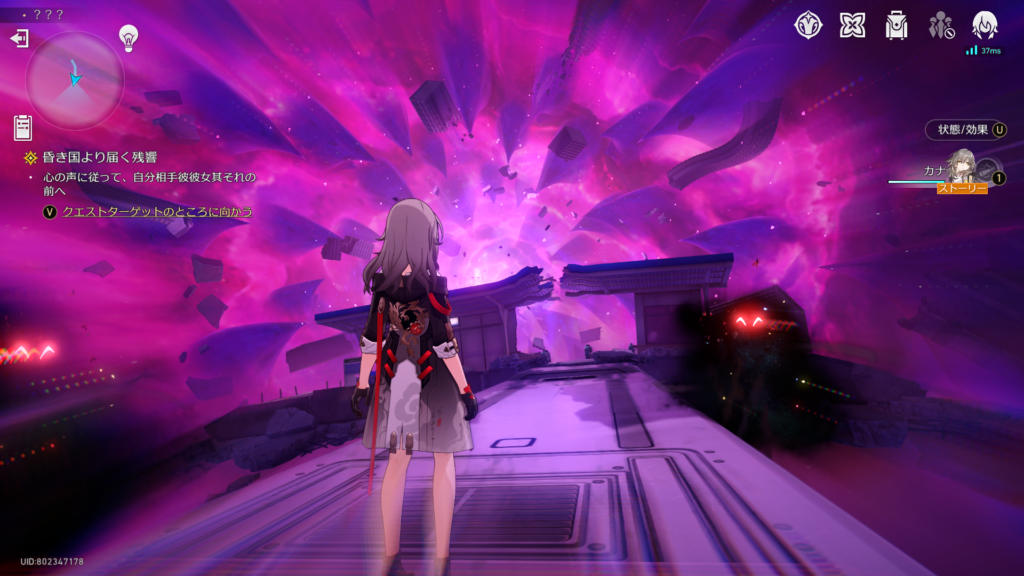Open the character head profile icon
Screen dimensions: 1024x576
pos(985,25)
